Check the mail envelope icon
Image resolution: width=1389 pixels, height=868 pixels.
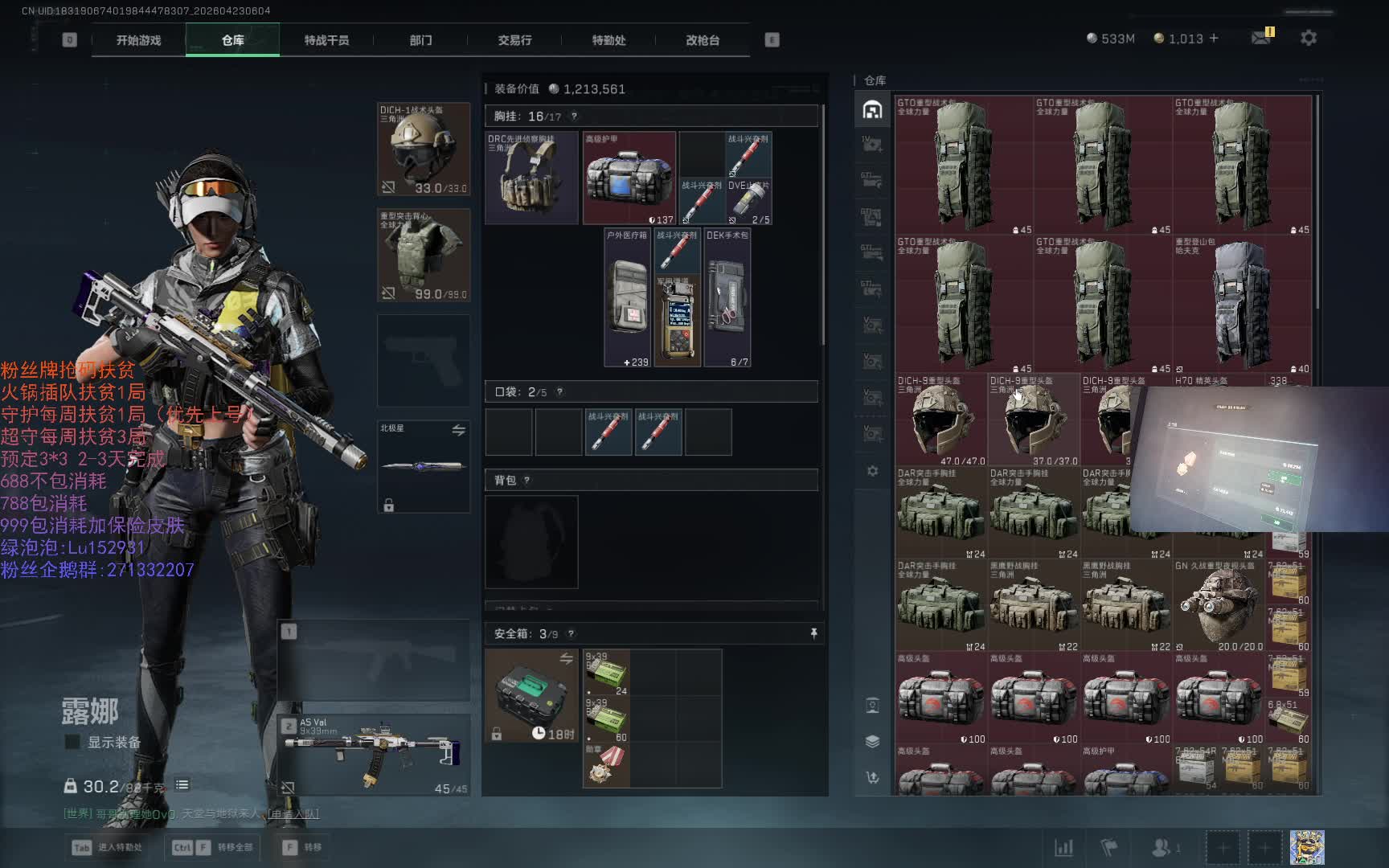pyautogui.click(x=1260, y=38)
